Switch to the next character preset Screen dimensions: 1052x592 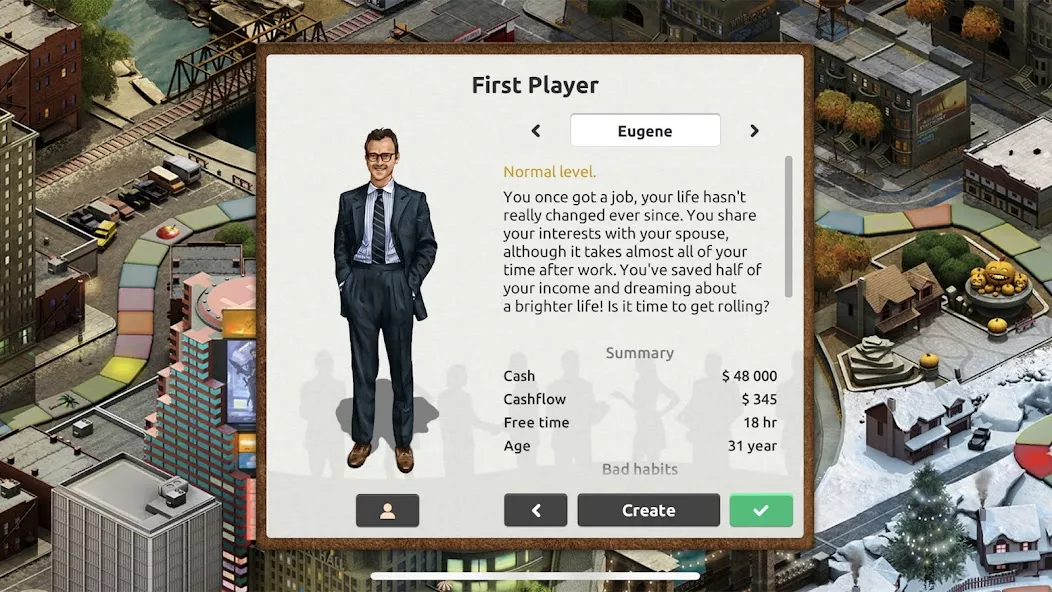754,131
